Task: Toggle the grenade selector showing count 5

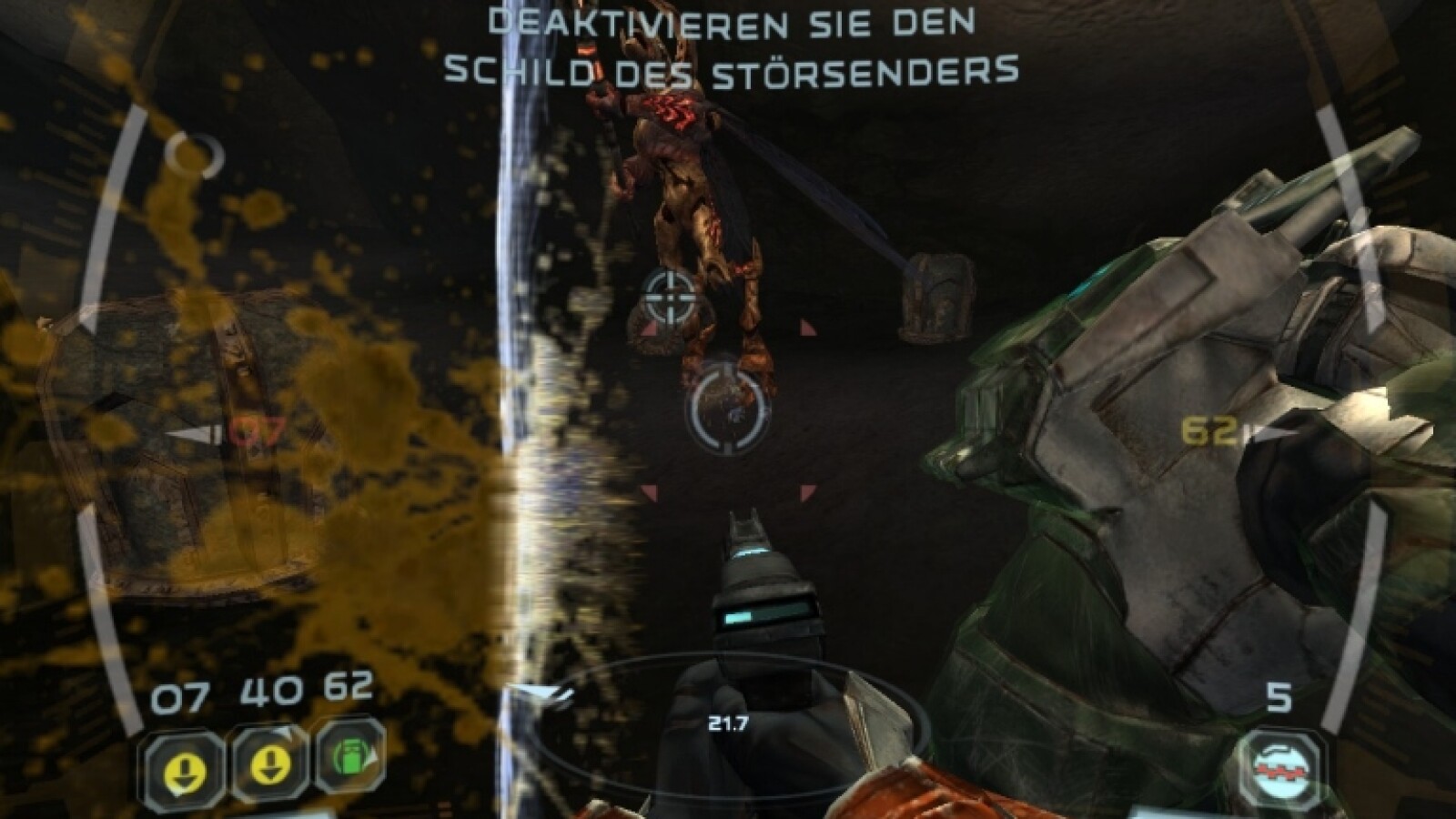Action: click(1283, 763)
